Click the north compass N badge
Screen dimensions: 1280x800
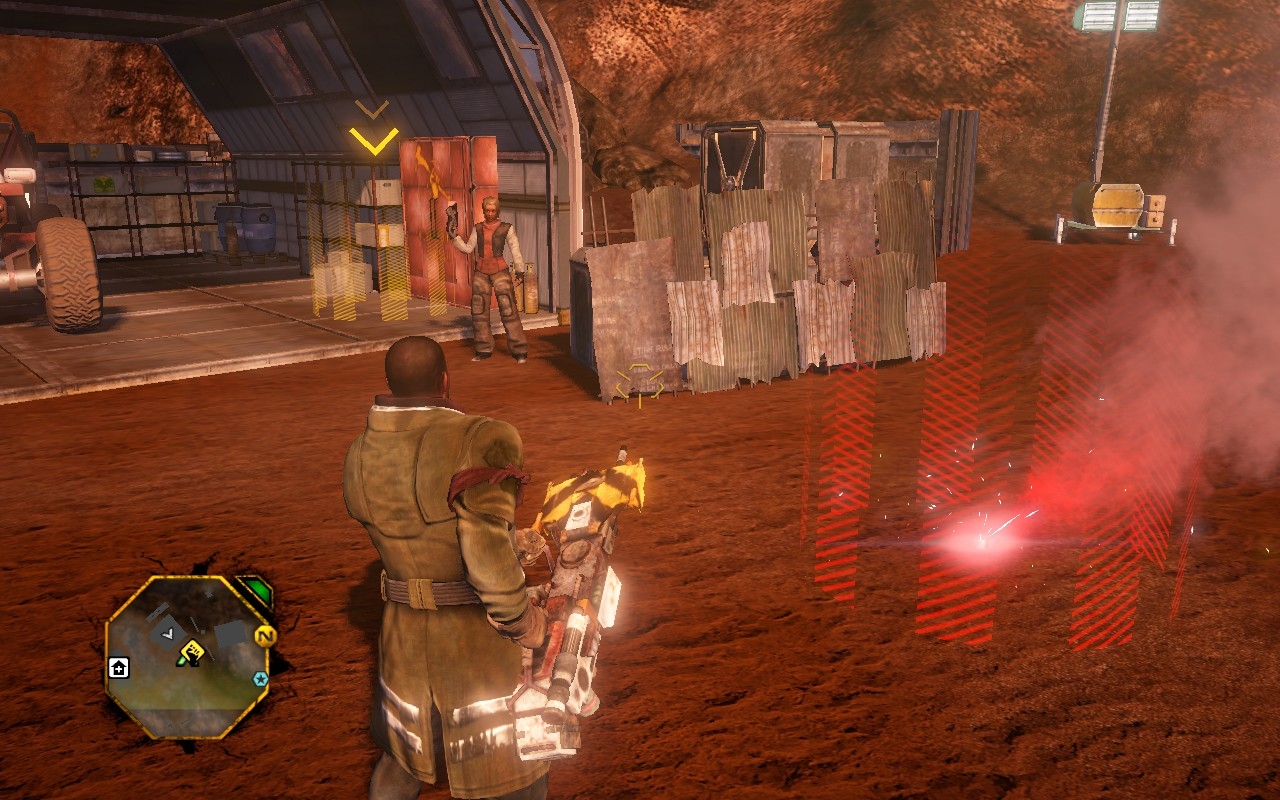point(264,636)
